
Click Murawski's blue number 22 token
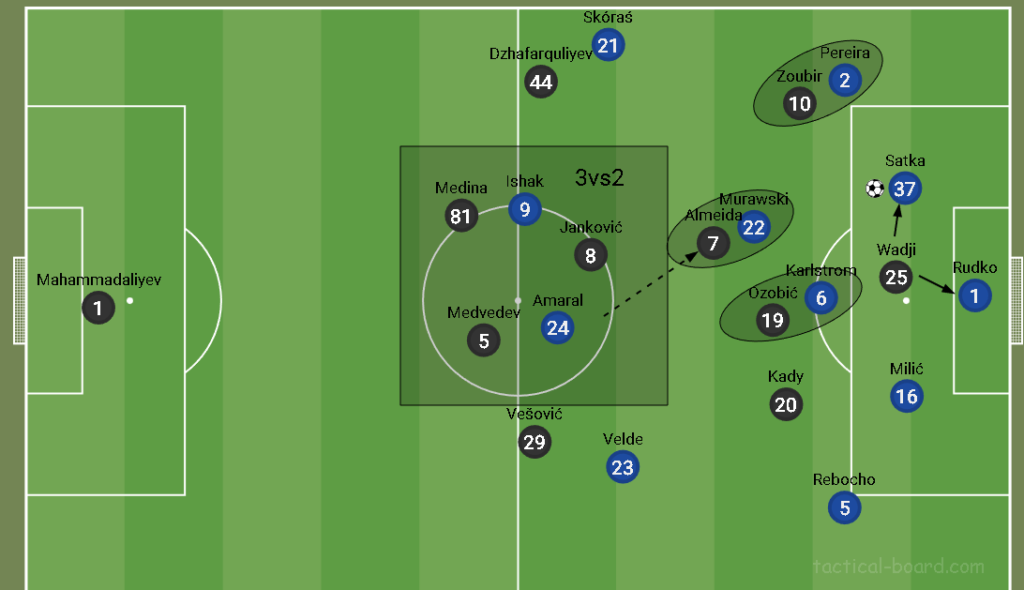tap(754, 227)
